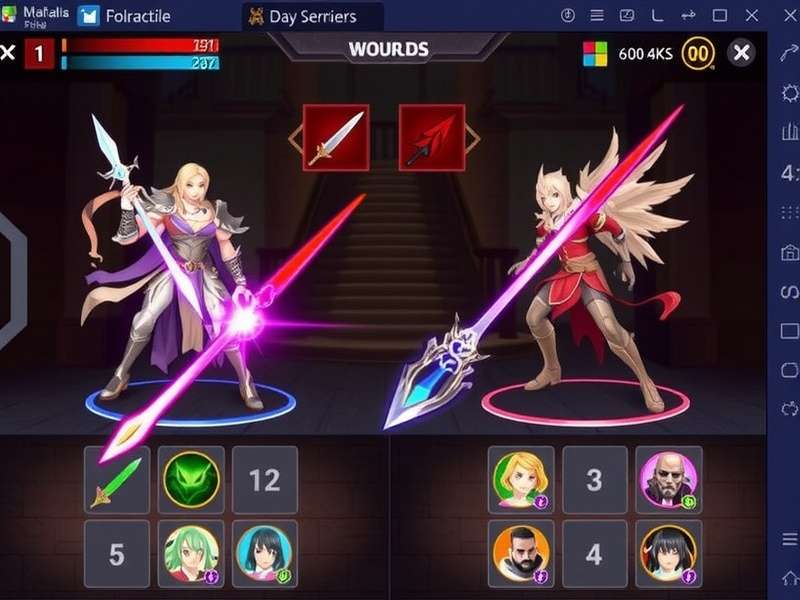This screenshot has width=800, height=600.
Task: Select the black-haired woman on pink background
Action: (668, 553)
